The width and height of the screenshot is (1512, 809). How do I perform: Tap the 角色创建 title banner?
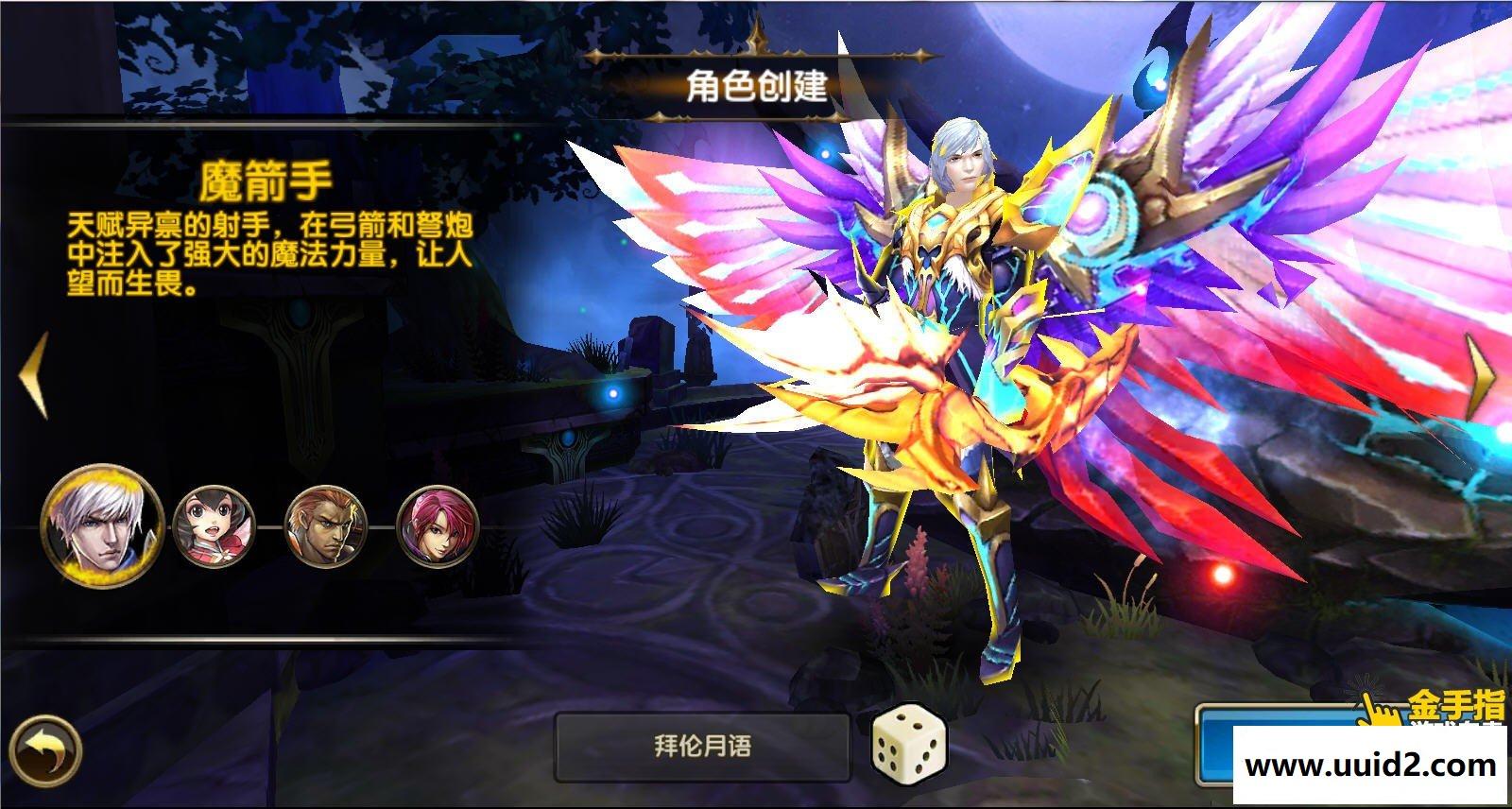pos(756,91)
